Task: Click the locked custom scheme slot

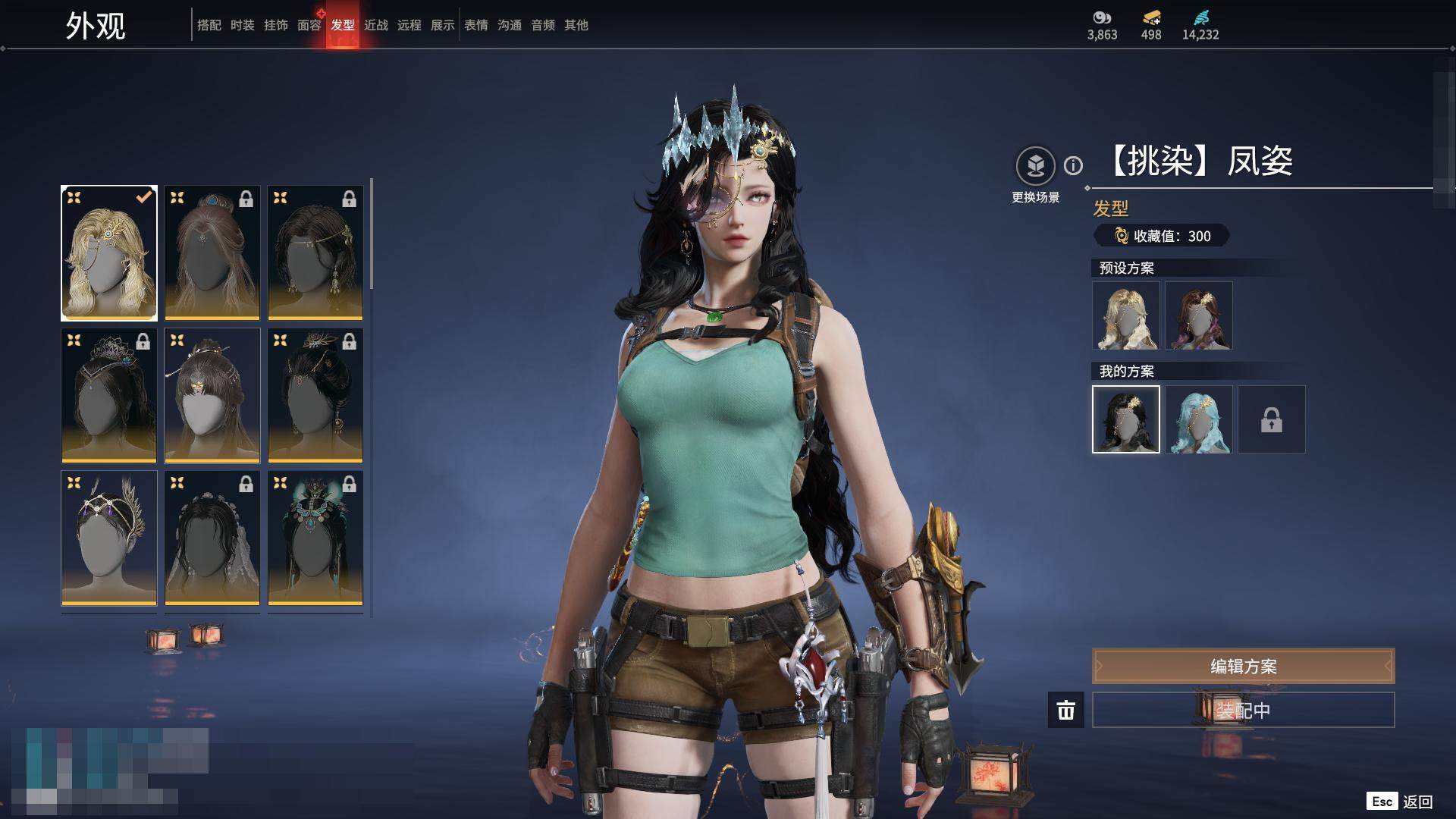Action: [x=1272, y=419]
